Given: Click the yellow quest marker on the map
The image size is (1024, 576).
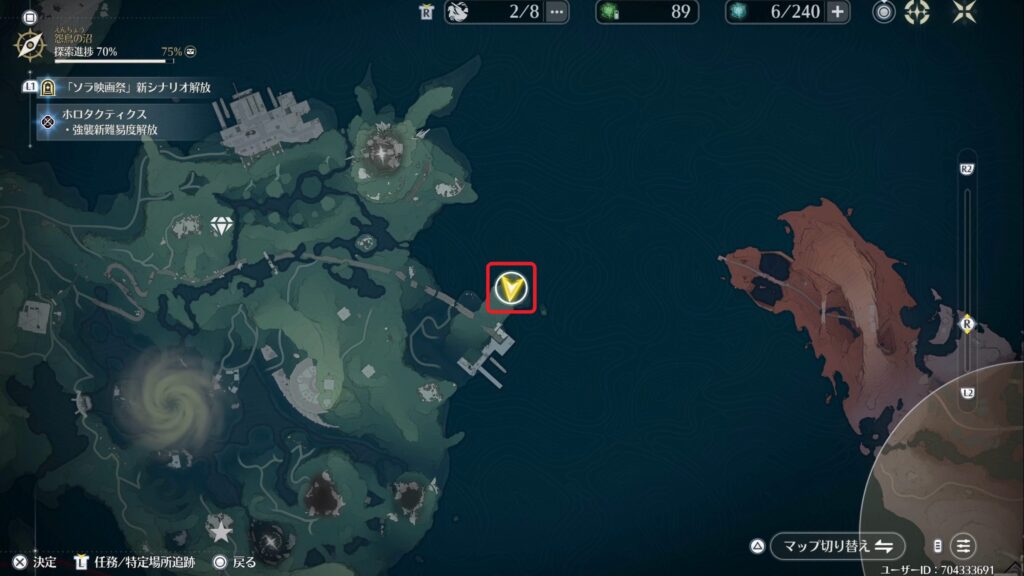Looking at the screenshot, I should (511, 288).
